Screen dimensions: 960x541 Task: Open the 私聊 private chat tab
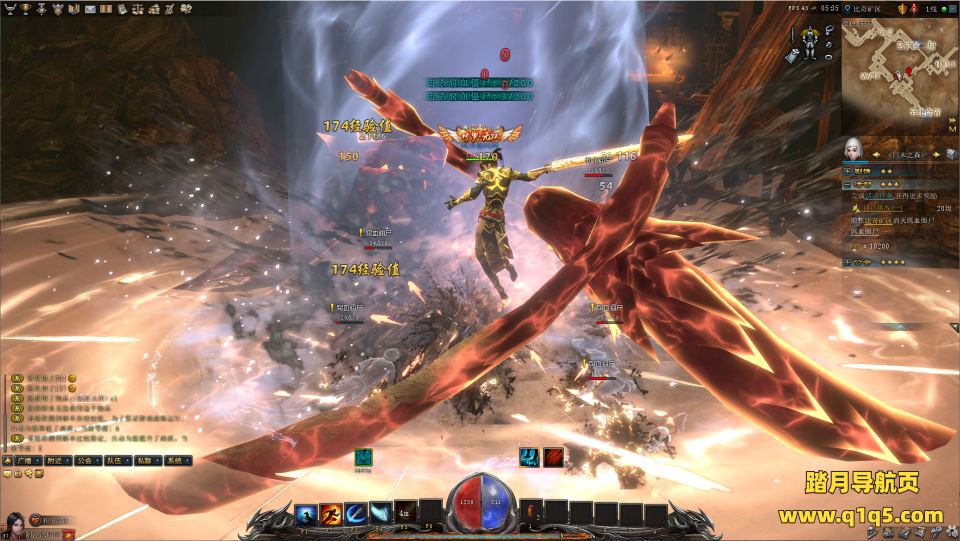(147, 461)
